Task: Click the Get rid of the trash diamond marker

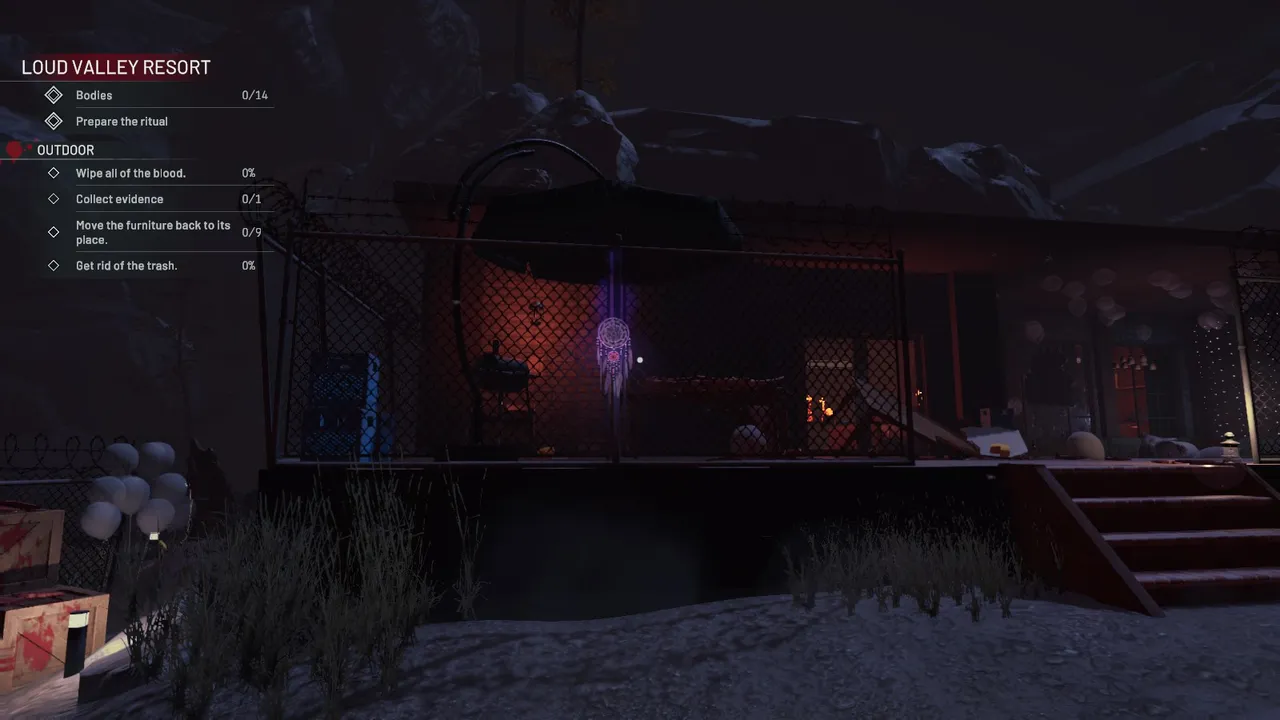Action: [54, 265]
